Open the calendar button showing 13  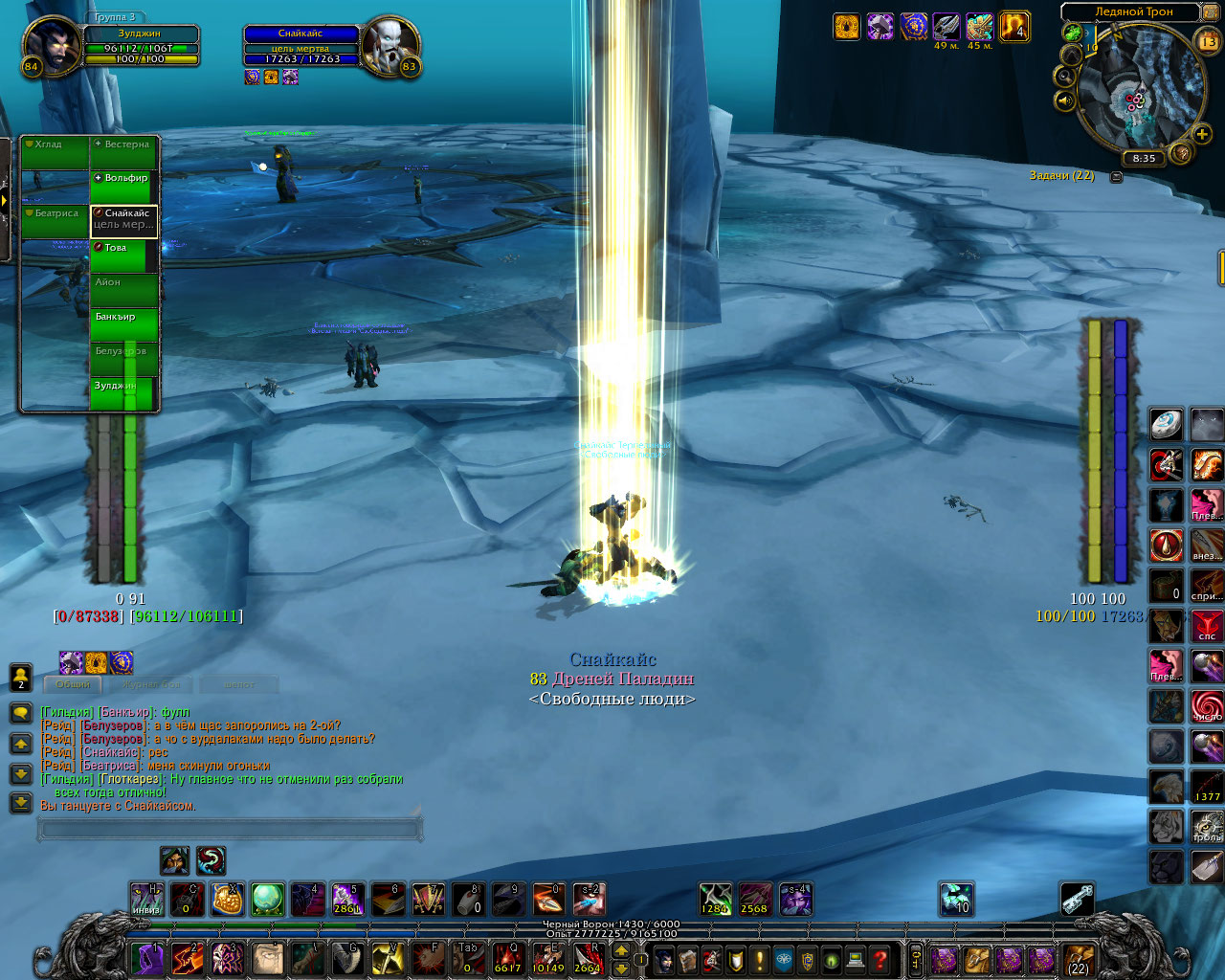click(1208, 41)
